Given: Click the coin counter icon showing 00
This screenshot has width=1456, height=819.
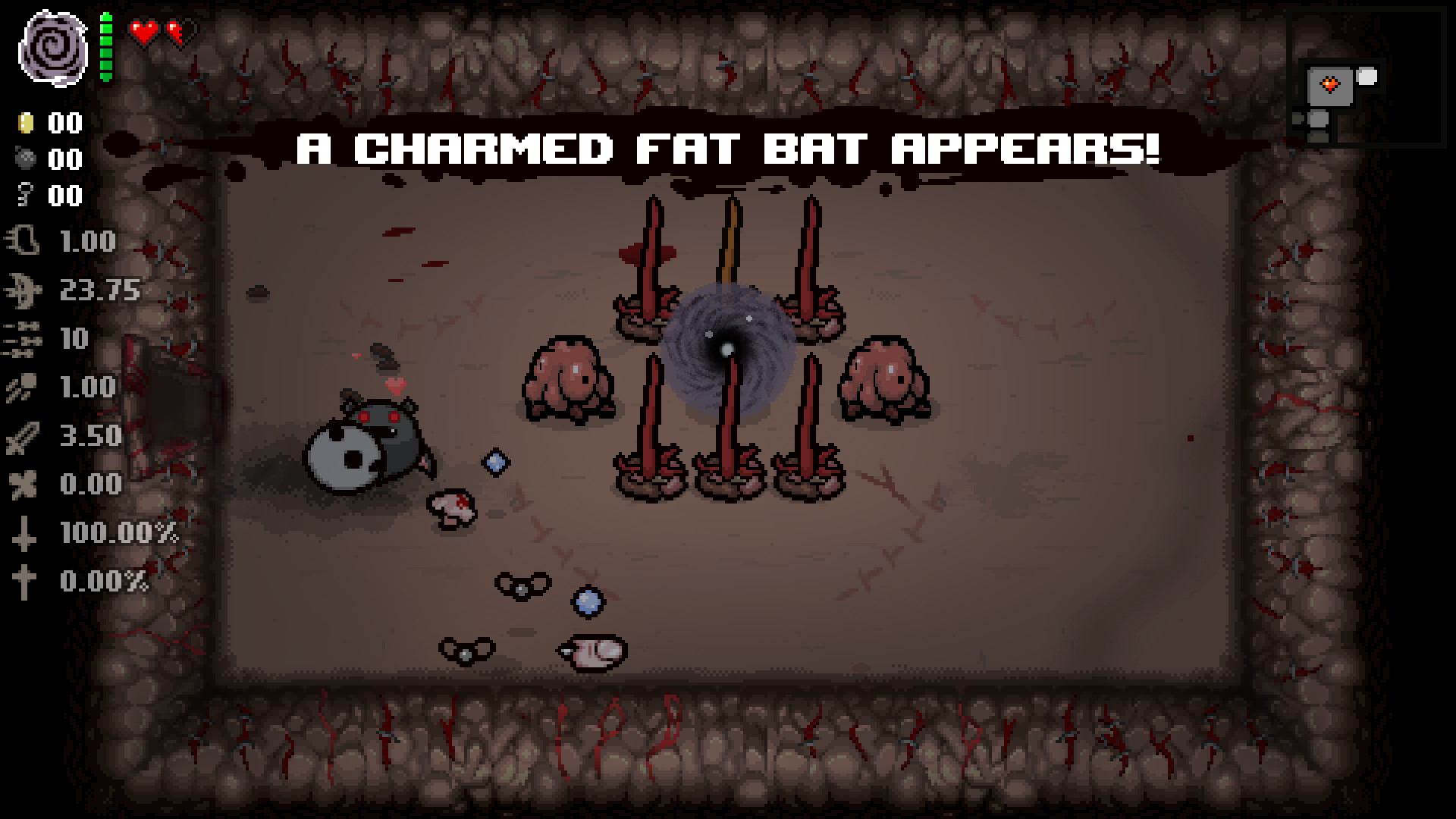Looking at the screenshot, I should tap(25, 124).
